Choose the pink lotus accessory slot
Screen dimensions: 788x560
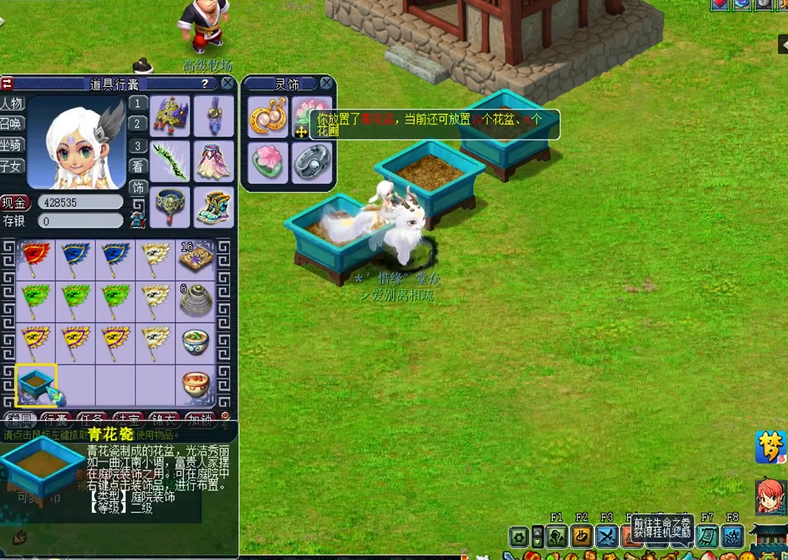coord(268,161)
